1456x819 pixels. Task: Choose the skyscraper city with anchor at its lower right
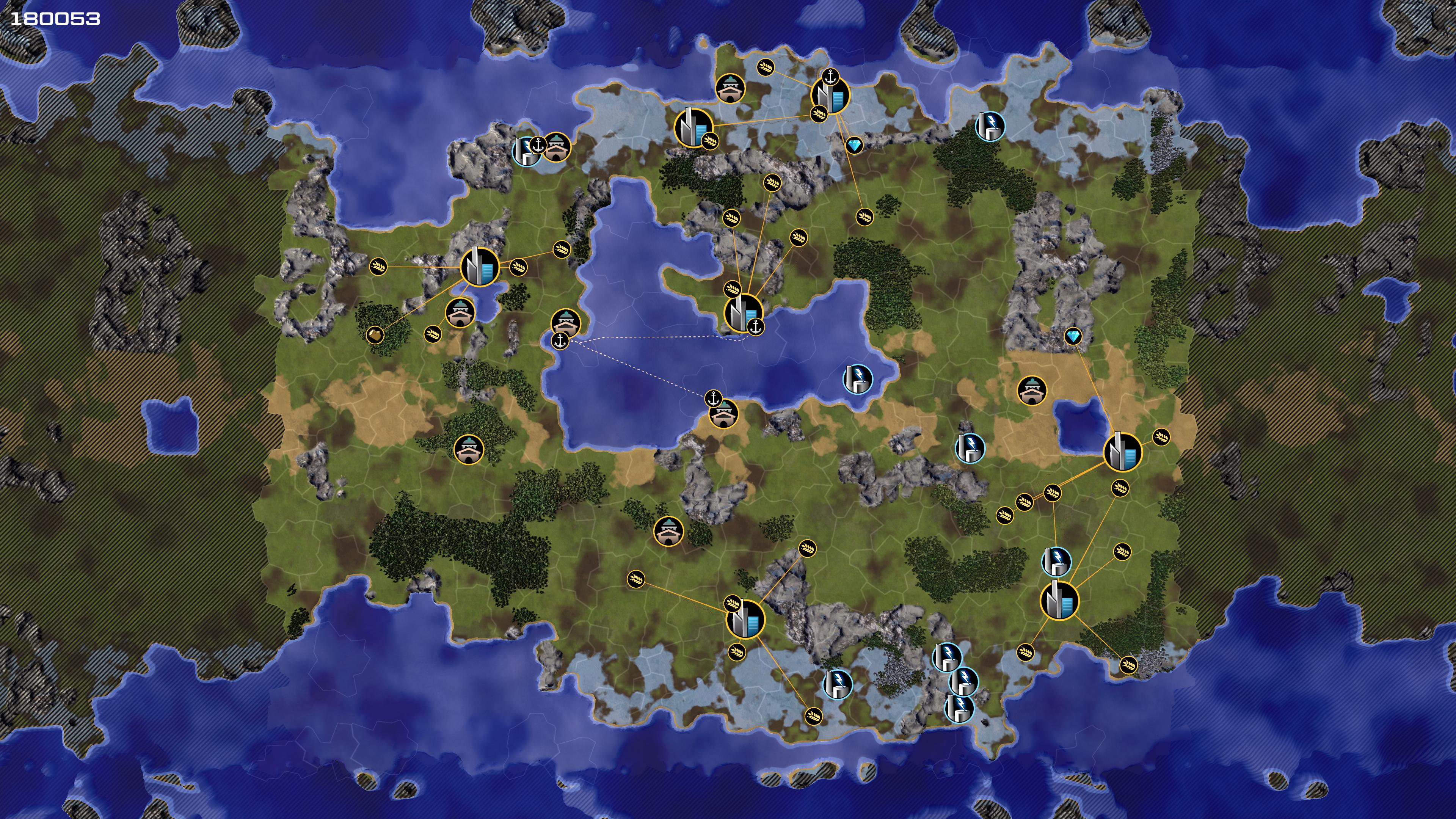click(x=743, y=312)
